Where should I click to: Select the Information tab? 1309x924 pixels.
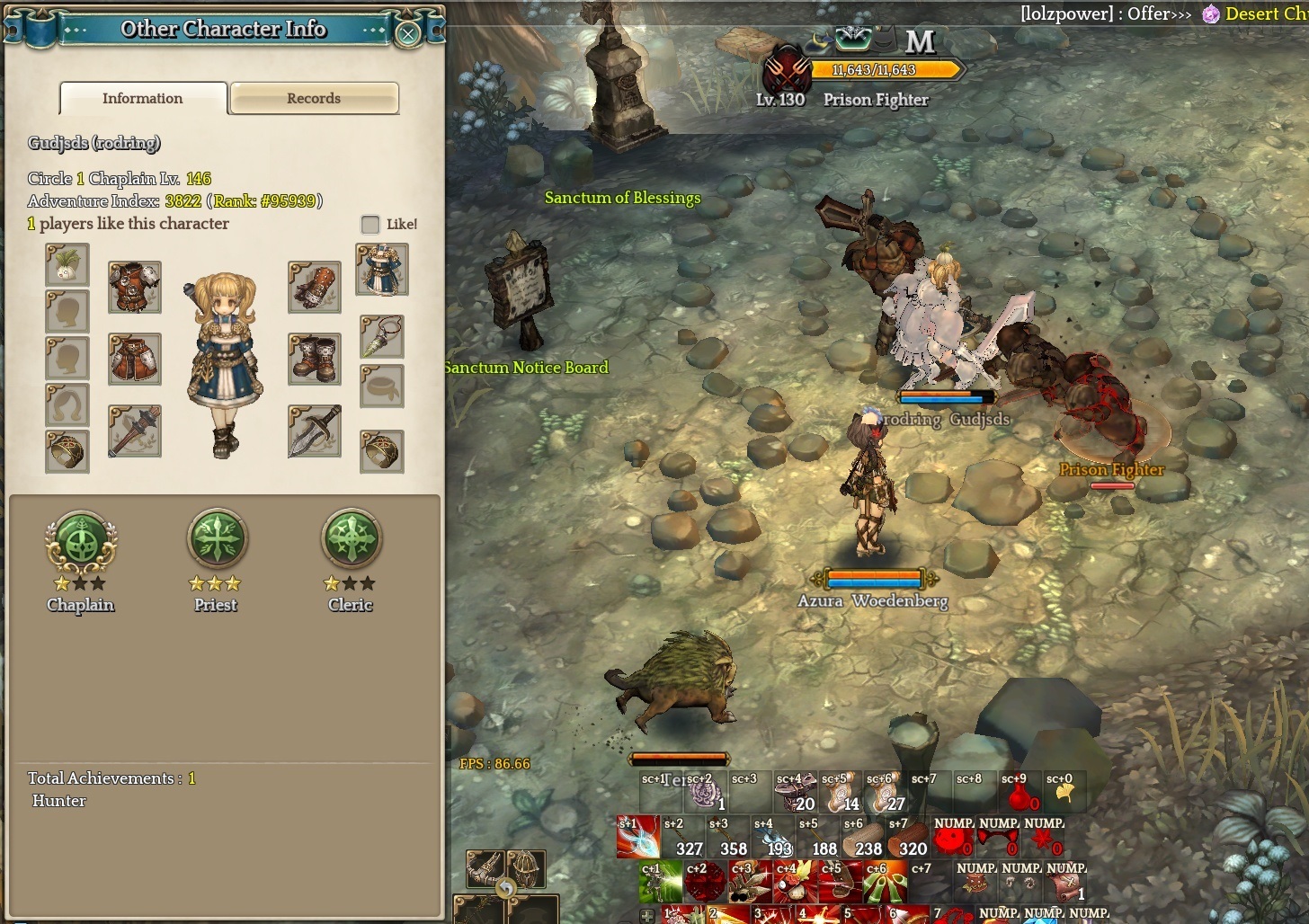point(143,98)
